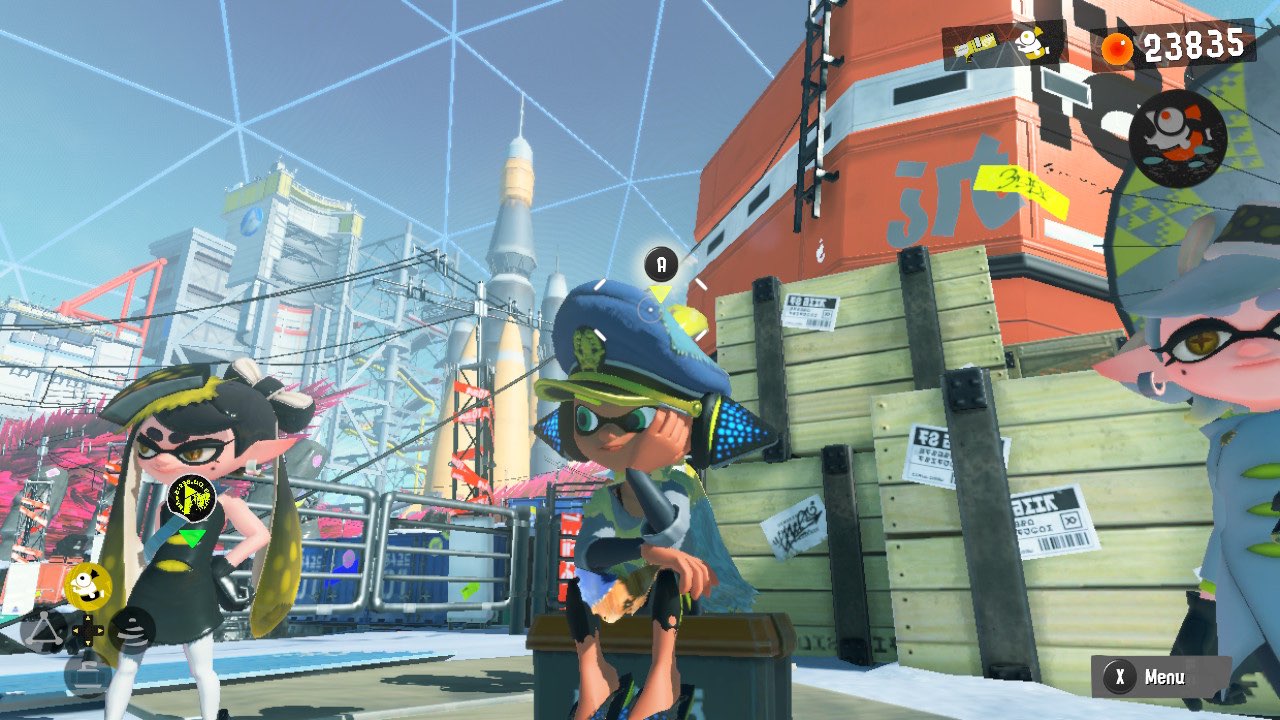Select the yellow Smallfry icon above the d-pad
1280x720 pixels.
[x=88, y=585]
